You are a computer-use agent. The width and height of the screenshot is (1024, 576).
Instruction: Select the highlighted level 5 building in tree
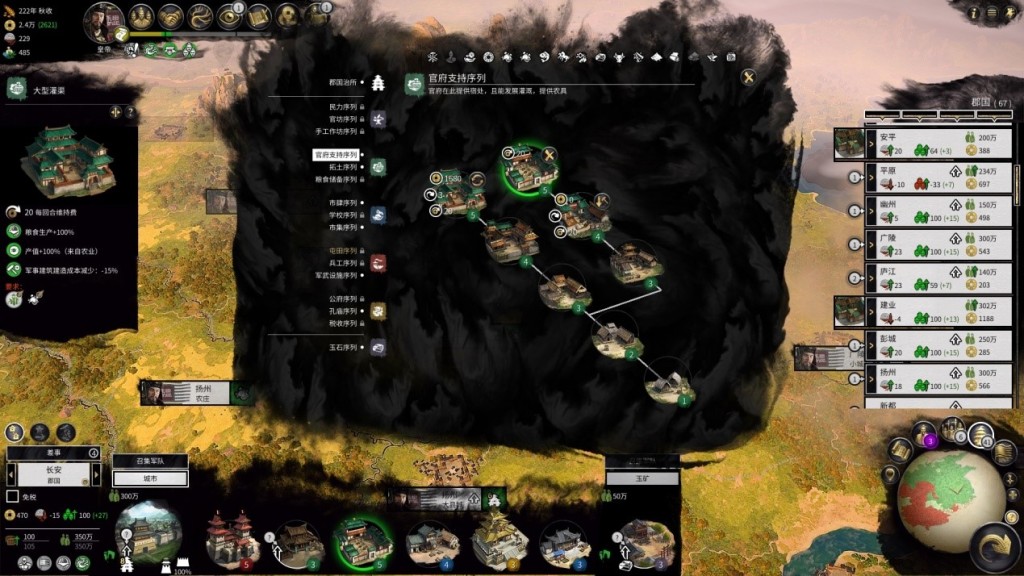click(529, 171)
